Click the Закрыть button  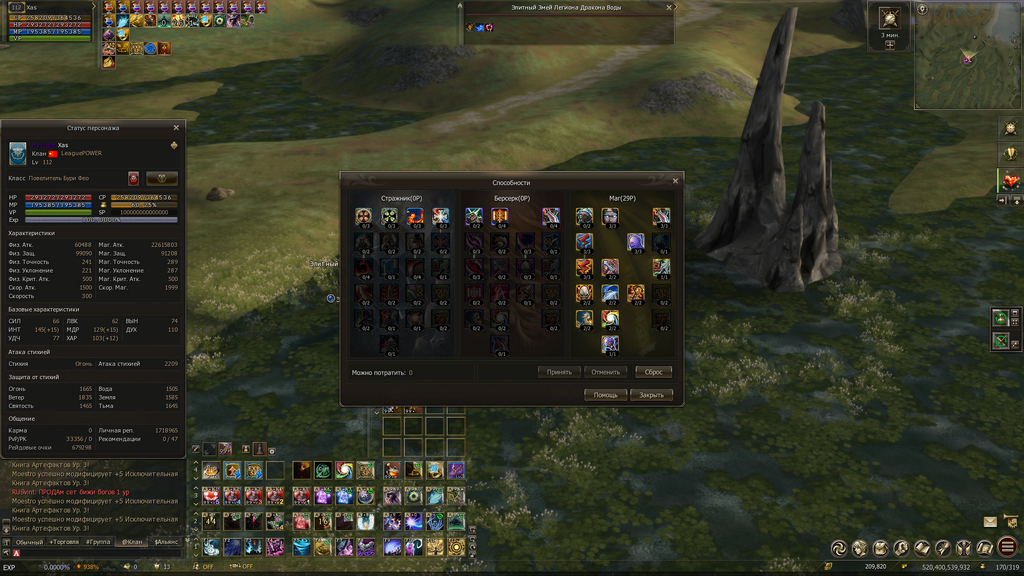click(x=651, y=395)
